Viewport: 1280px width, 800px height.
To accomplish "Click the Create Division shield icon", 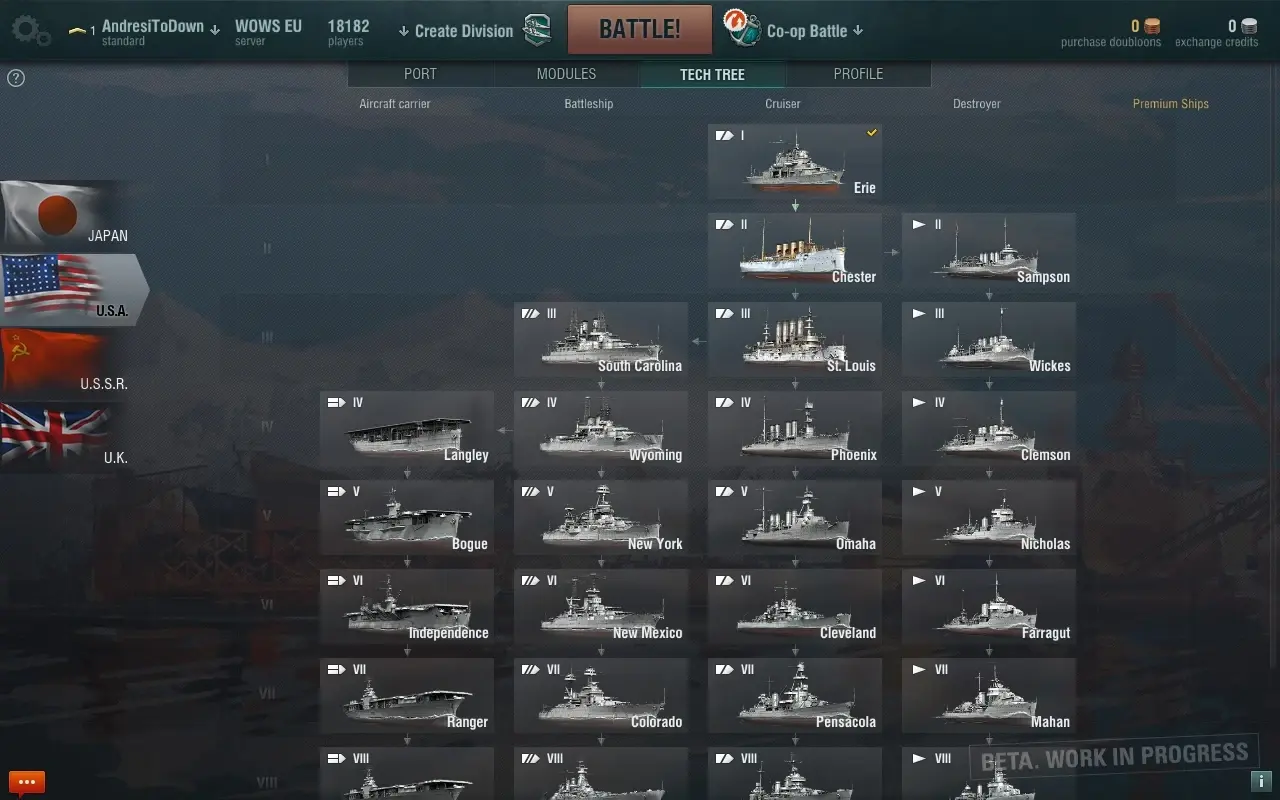I will point(536,30).
